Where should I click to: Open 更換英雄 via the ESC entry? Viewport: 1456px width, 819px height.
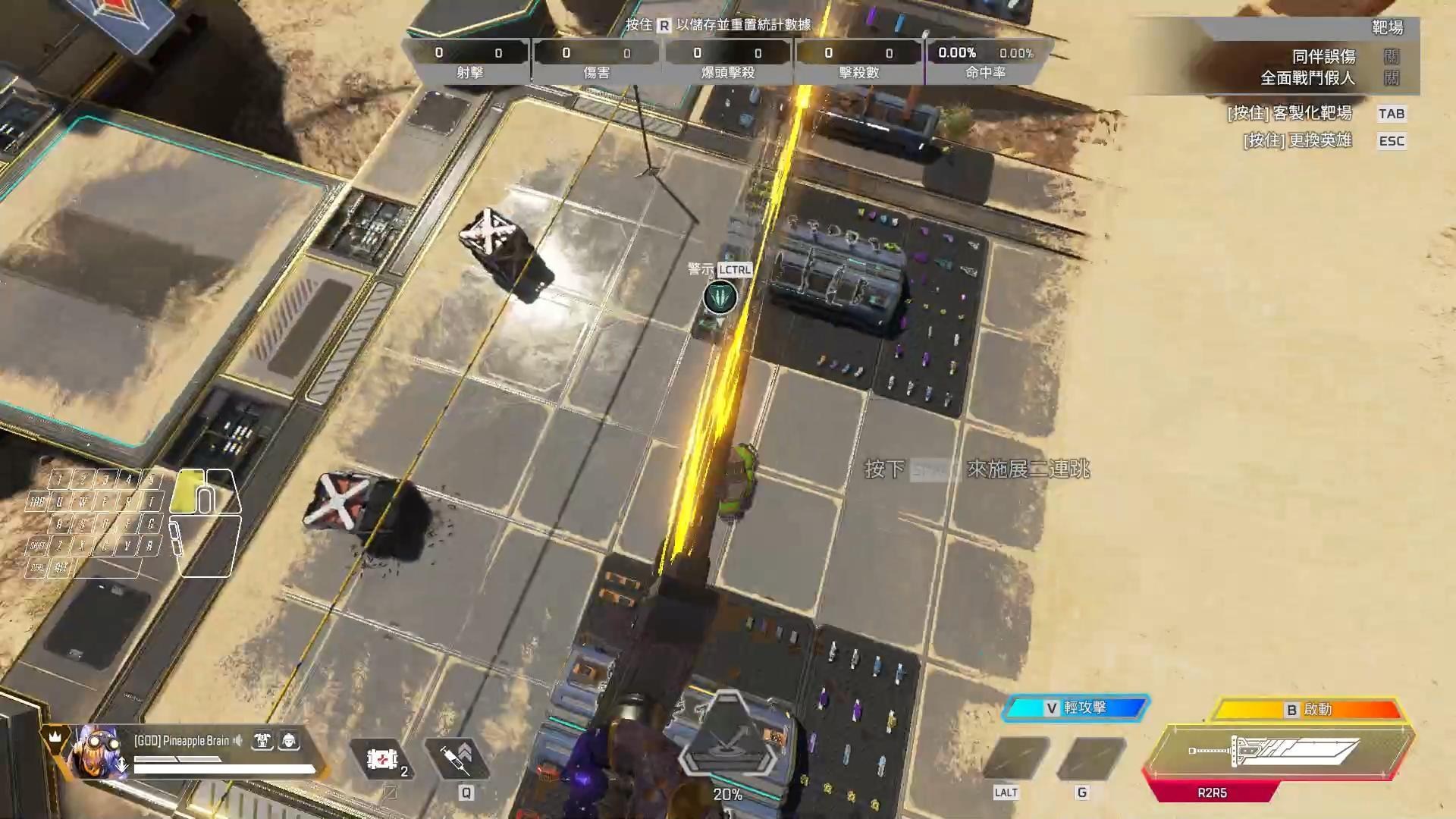1392,140
